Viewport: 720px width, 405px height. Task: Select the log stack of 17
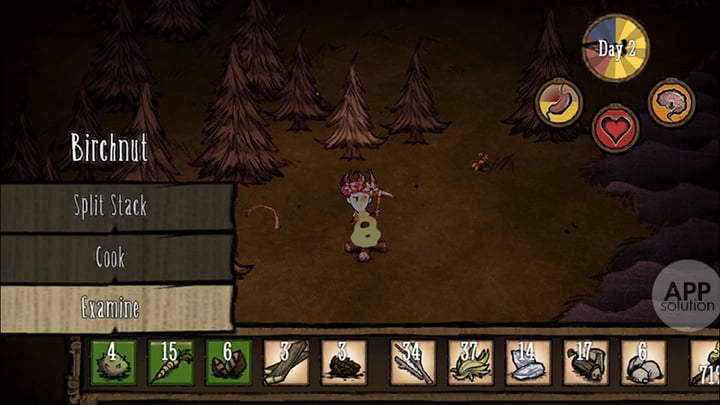pyautogui.click(x=586, y=362)
